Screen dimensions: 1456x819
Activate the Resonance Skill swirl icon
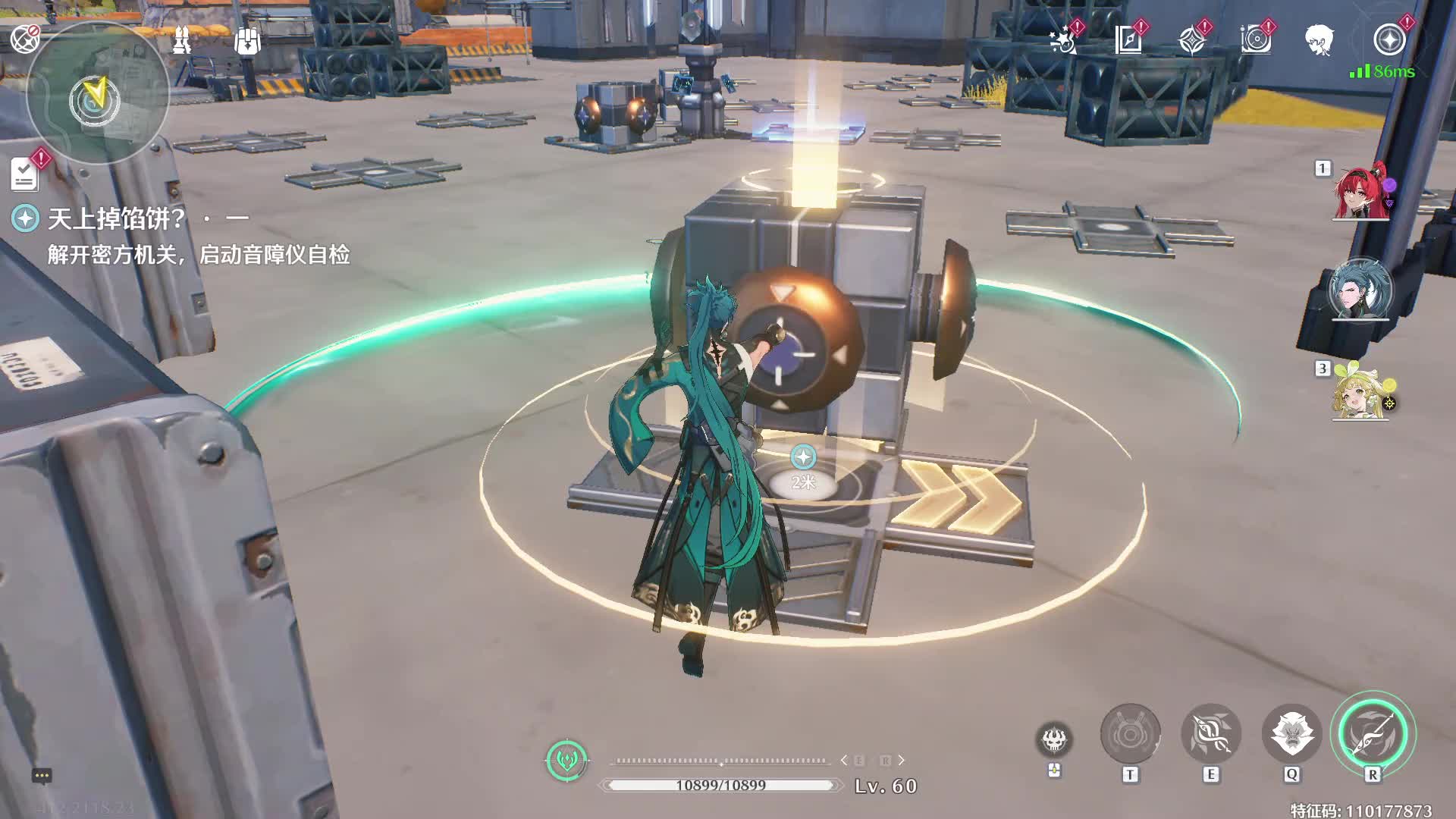tap(1211, 734)
